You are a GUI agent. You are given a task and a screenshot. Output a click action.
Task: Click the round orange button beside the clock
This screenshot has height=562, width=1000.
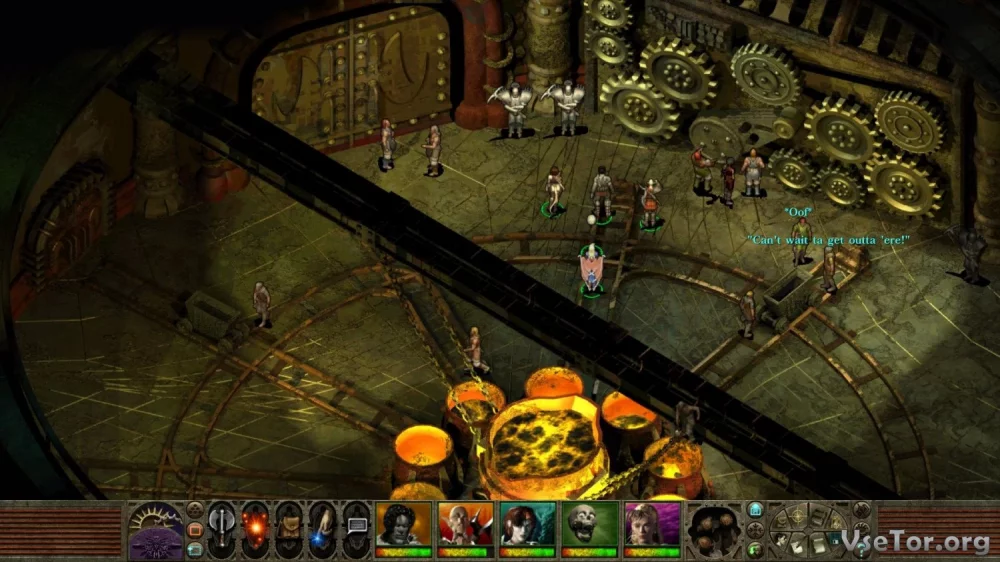tap(195, 528)
